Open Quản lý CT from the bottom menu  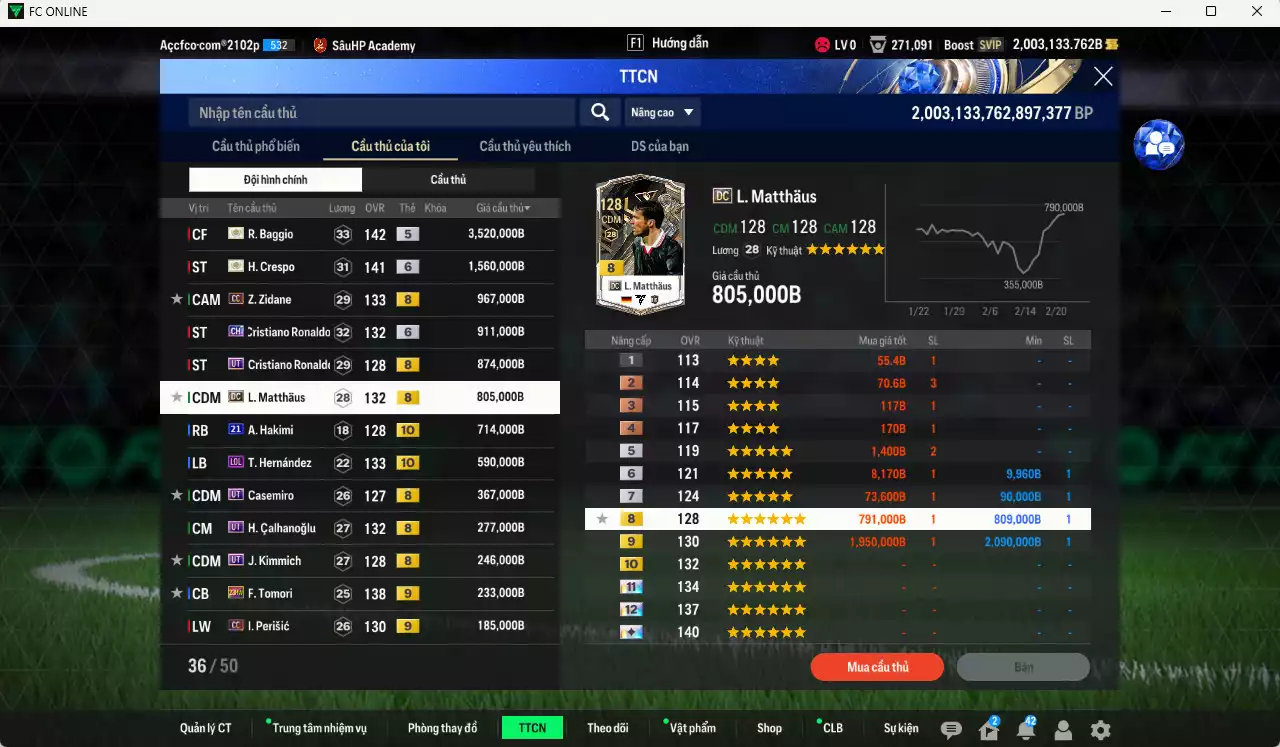[x=206, y=728]
